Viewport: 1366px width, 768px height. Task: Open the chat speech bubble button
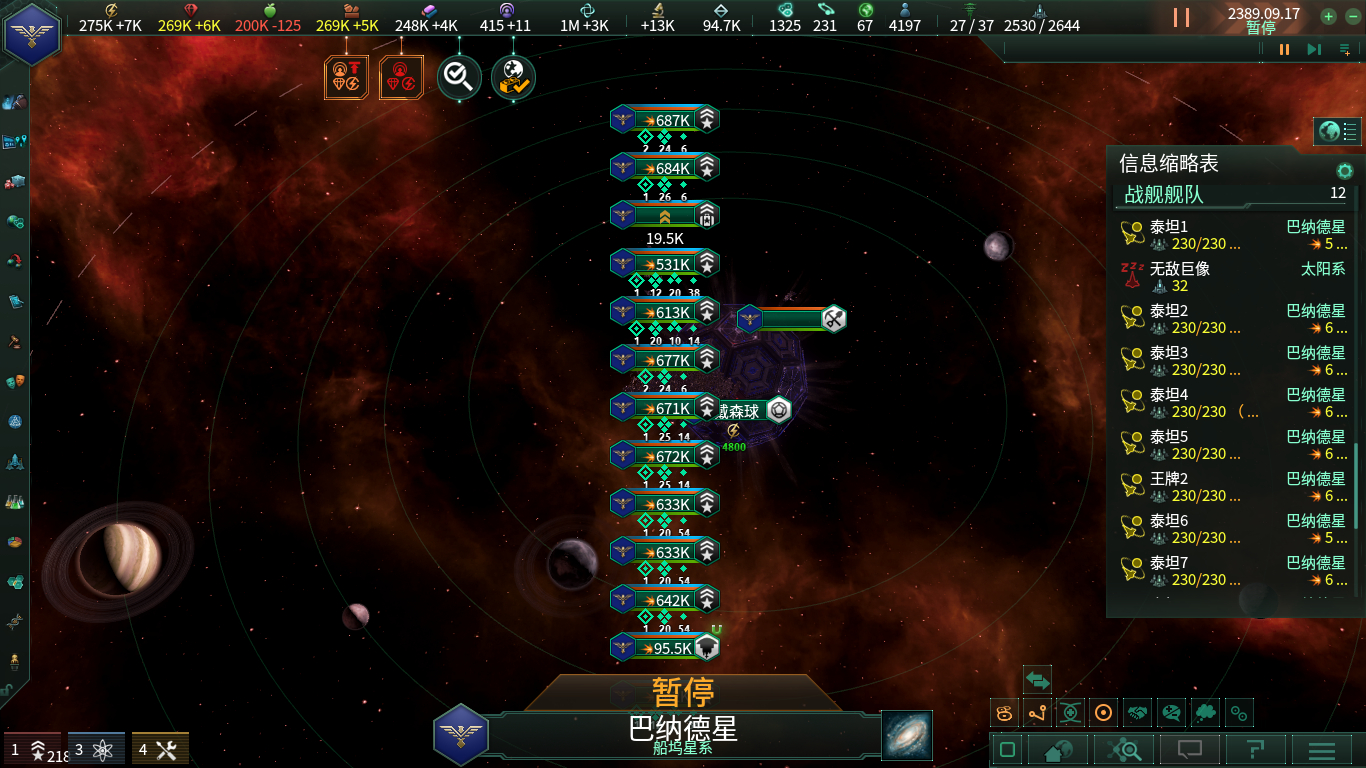(1189, 749)
